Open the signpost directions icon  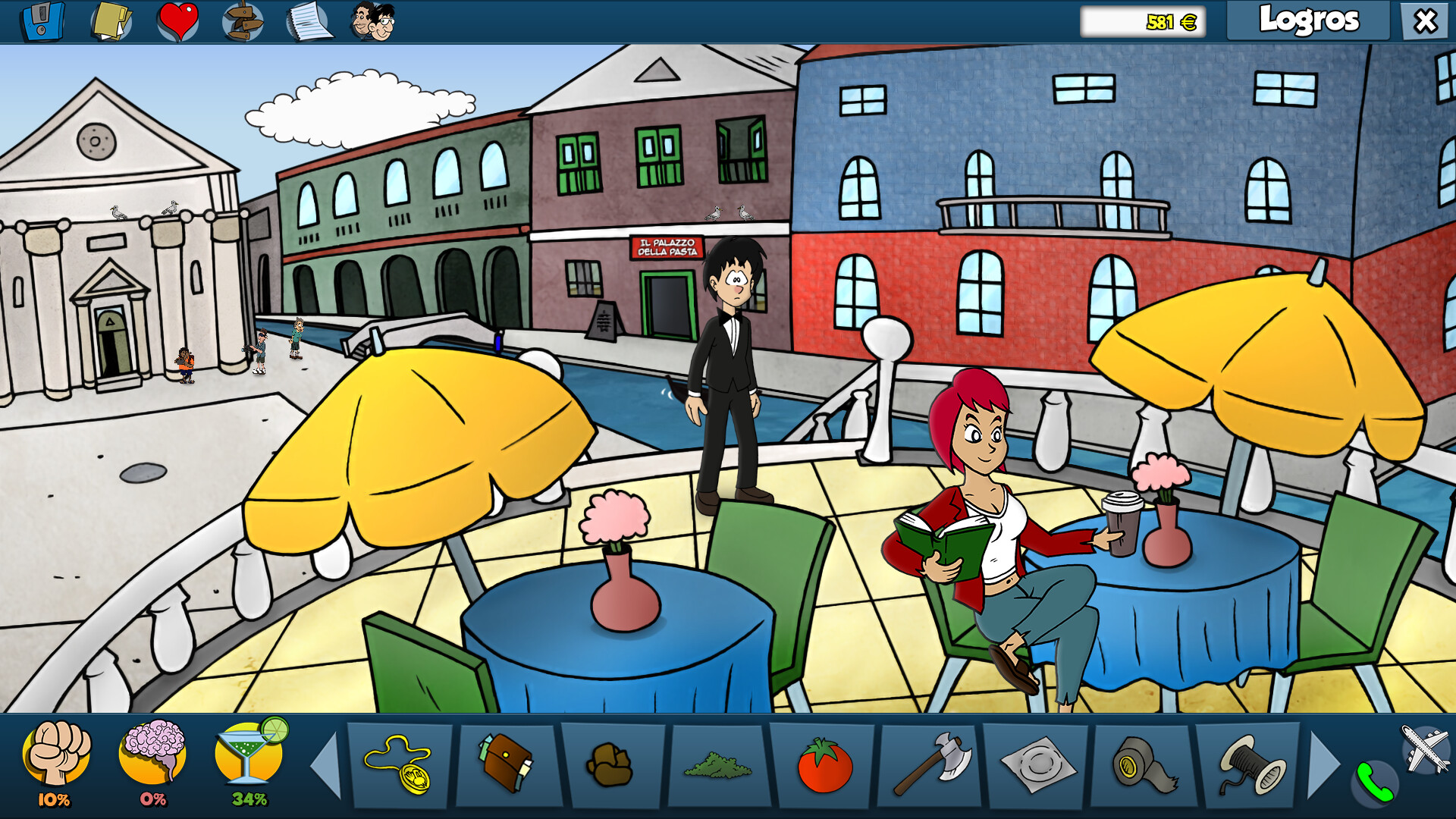pyautogui.click(x=244, y=20)
